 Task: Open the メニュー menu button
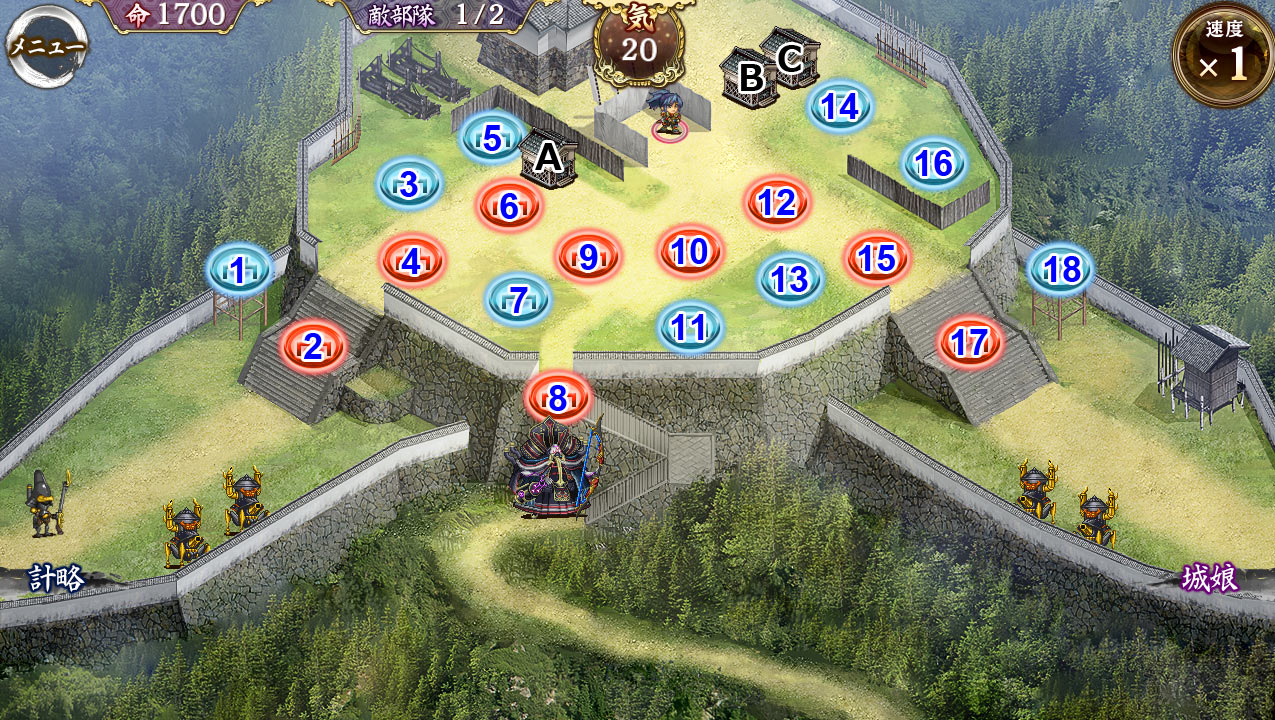click(46, 46)
